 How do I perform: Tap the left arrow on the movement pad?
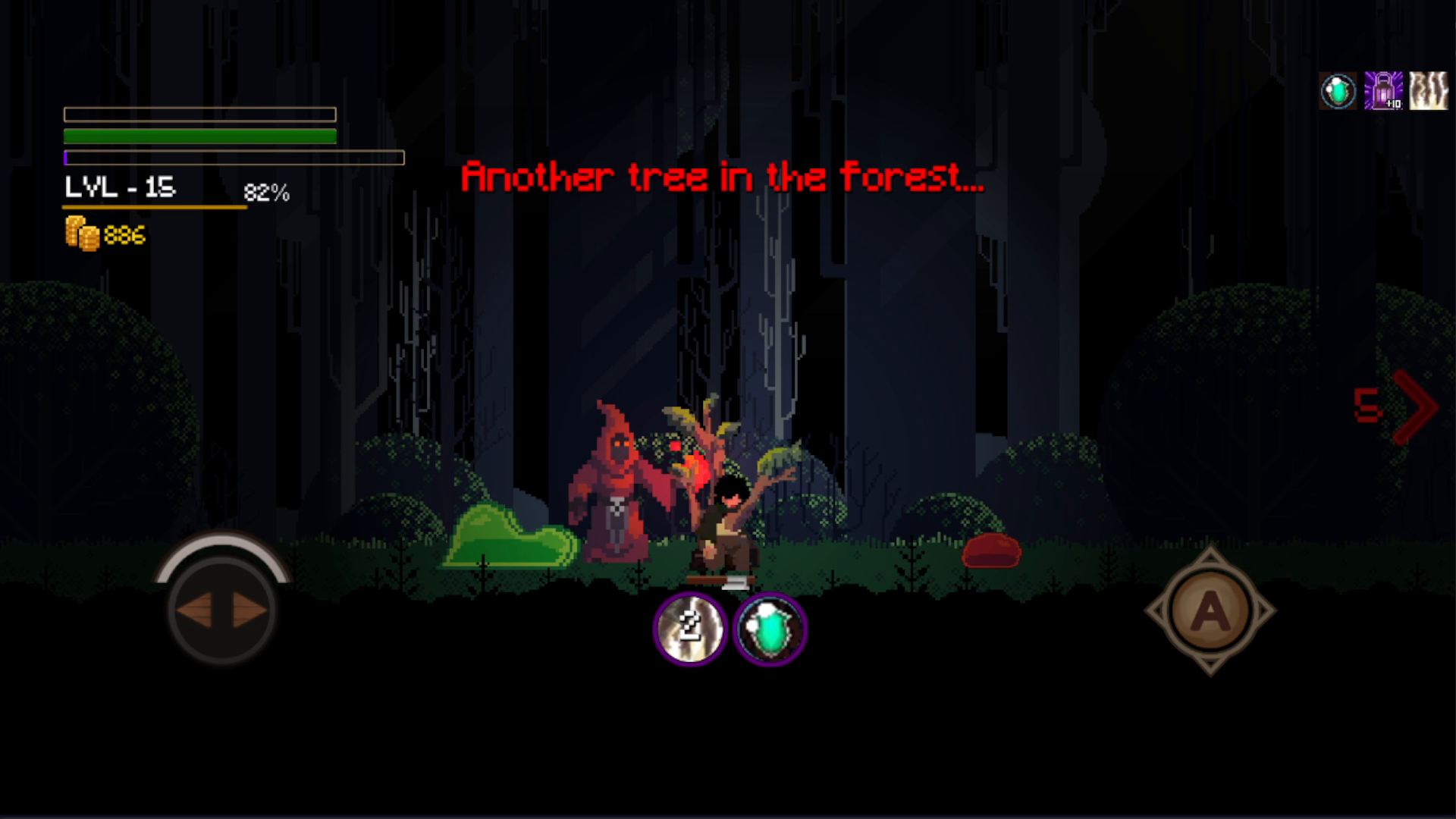(196, 610)
